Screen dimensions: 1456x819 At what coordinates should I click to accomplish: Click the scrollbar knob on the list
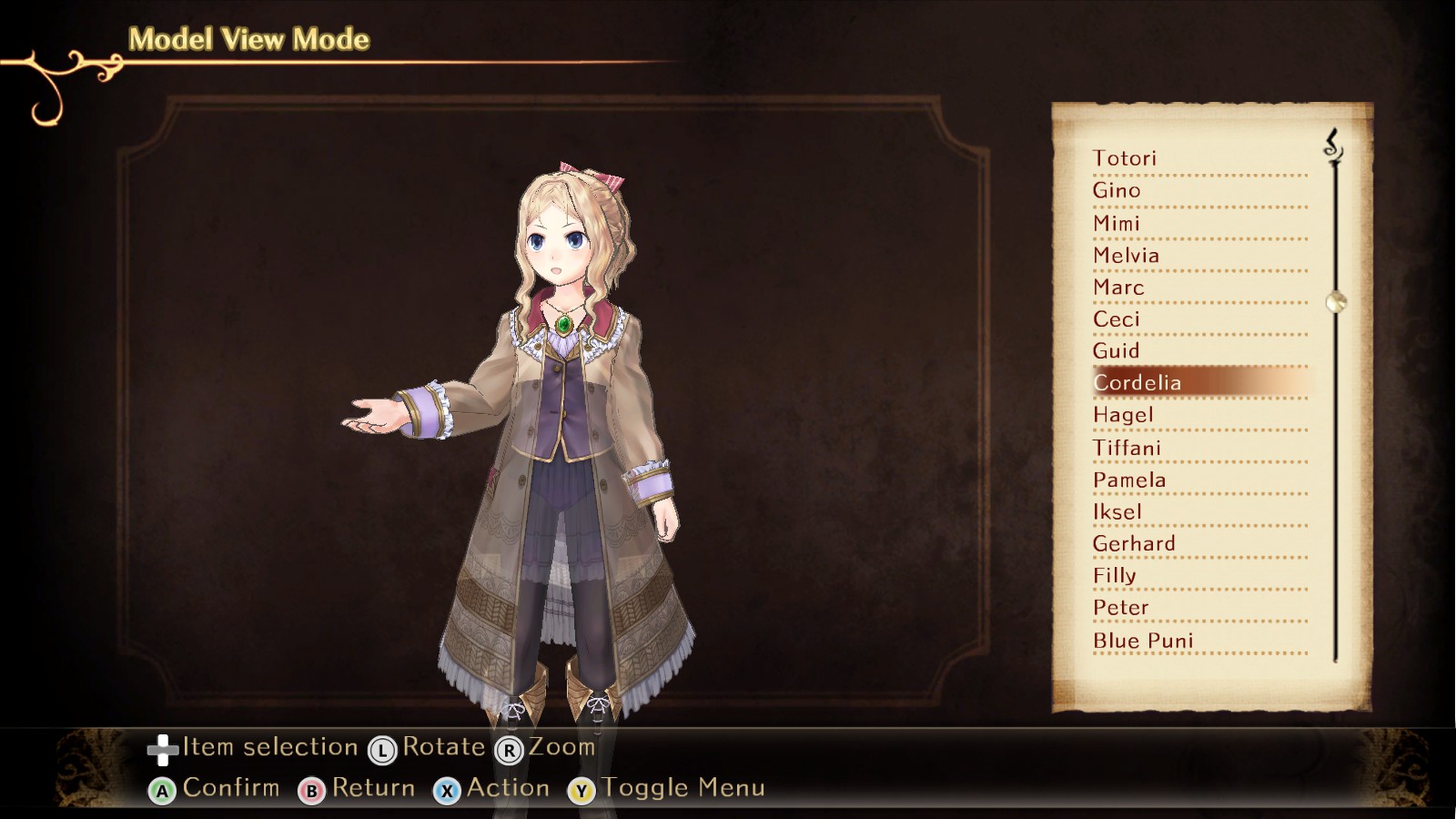pyautogui.click(x=1336, y=301)
